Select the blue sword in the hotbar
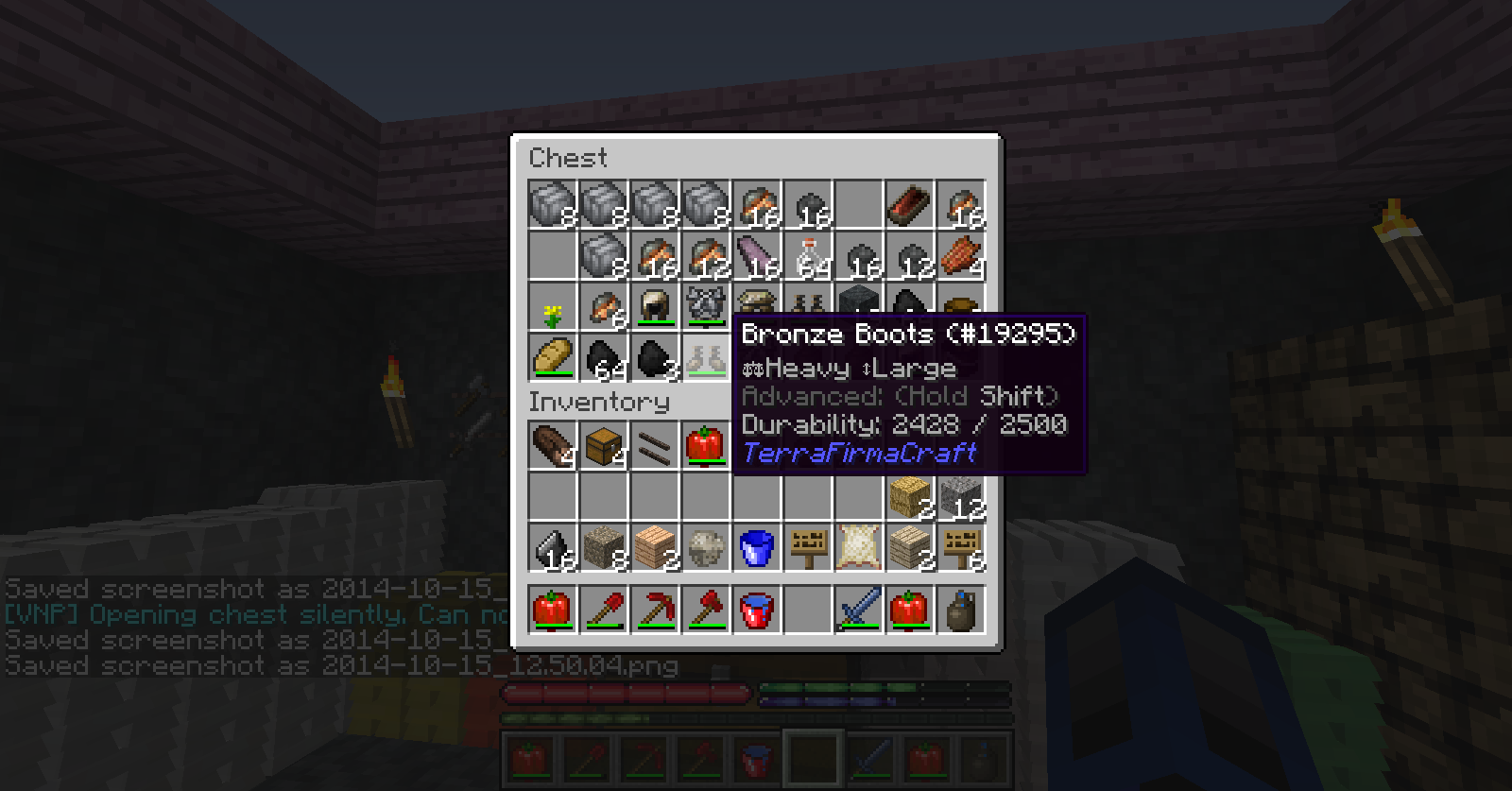Image resolution: width=1512 pixels, height=791 pixels. coord(859,610)
